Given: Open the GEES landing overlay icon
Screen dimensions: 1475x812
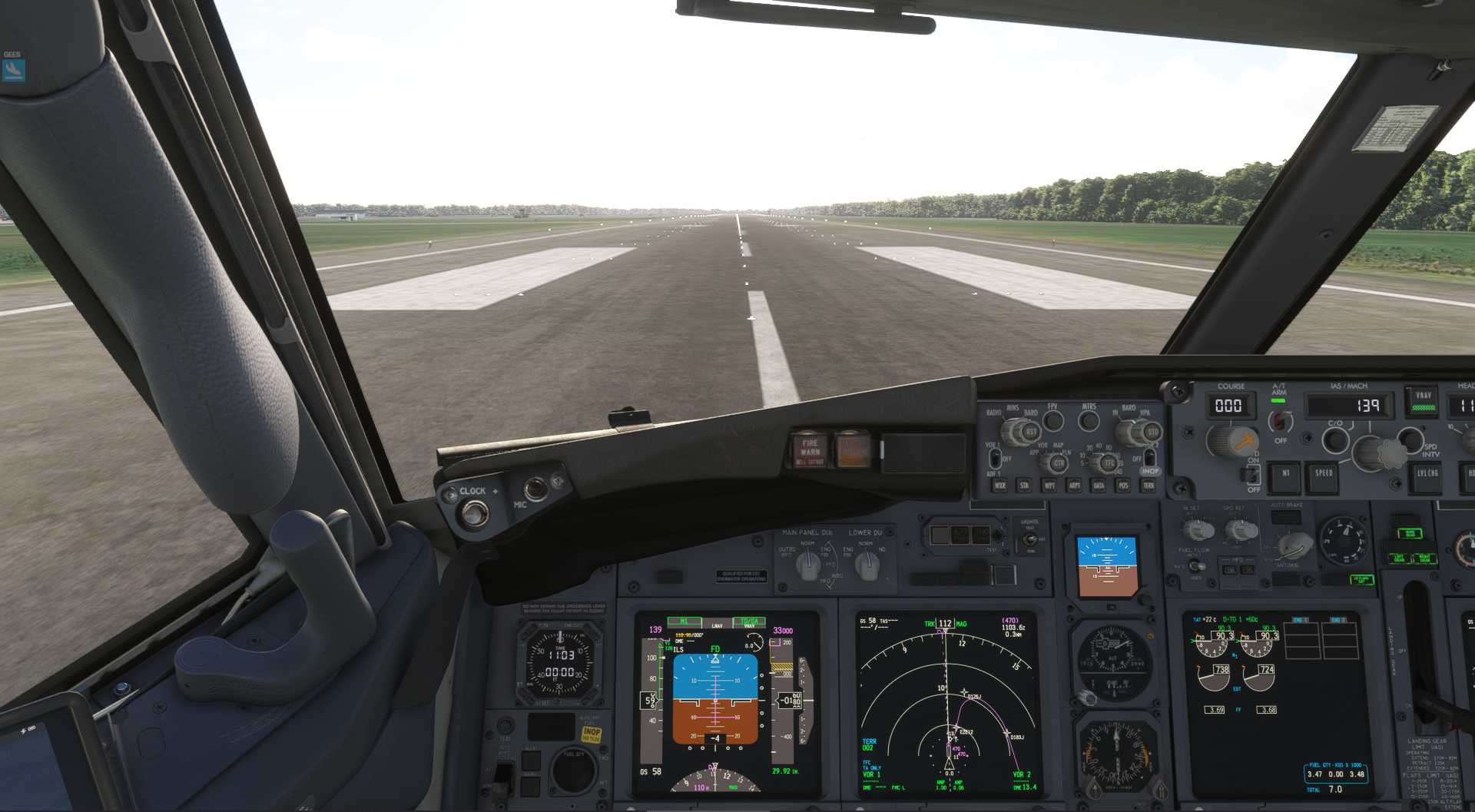Looking at the screenshot, I should 14,69.
